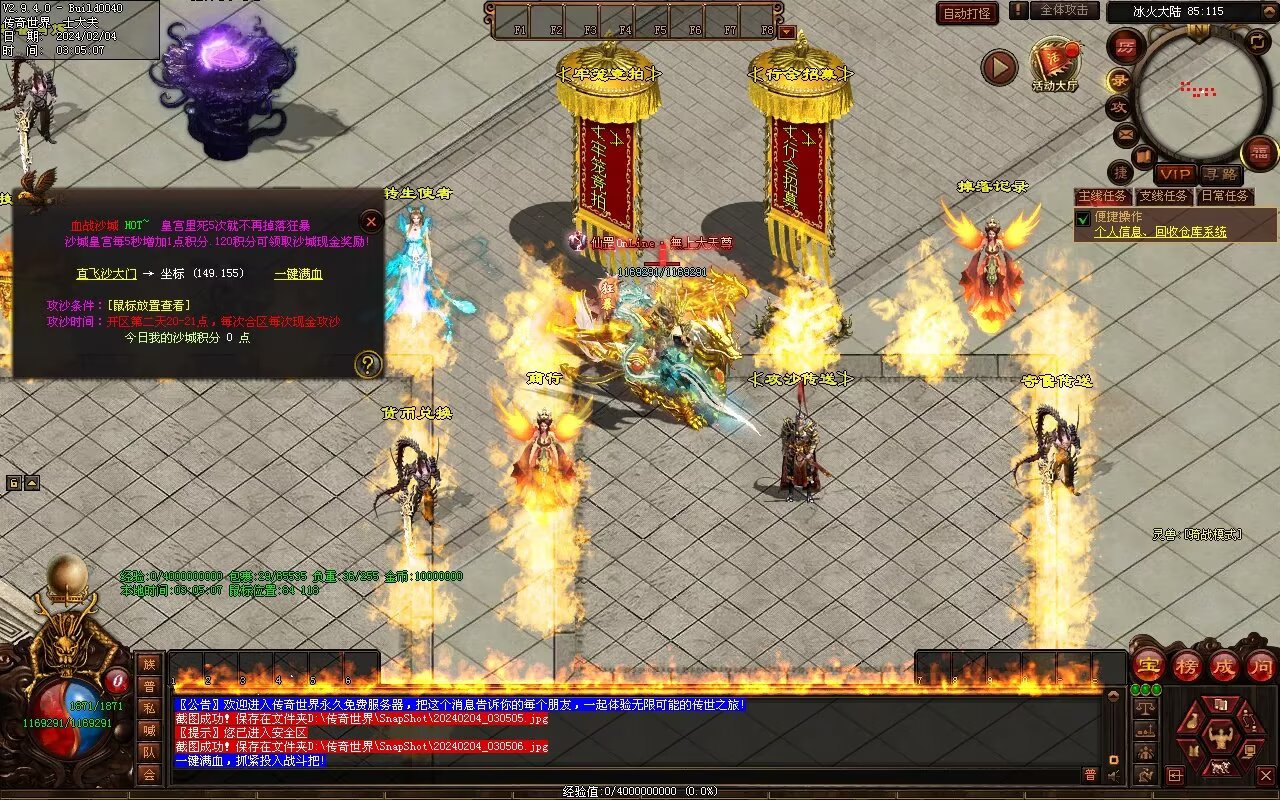1280x800 pixels.
Task: Close the 血战沙城 info panel
Action: tap(371, 221)
